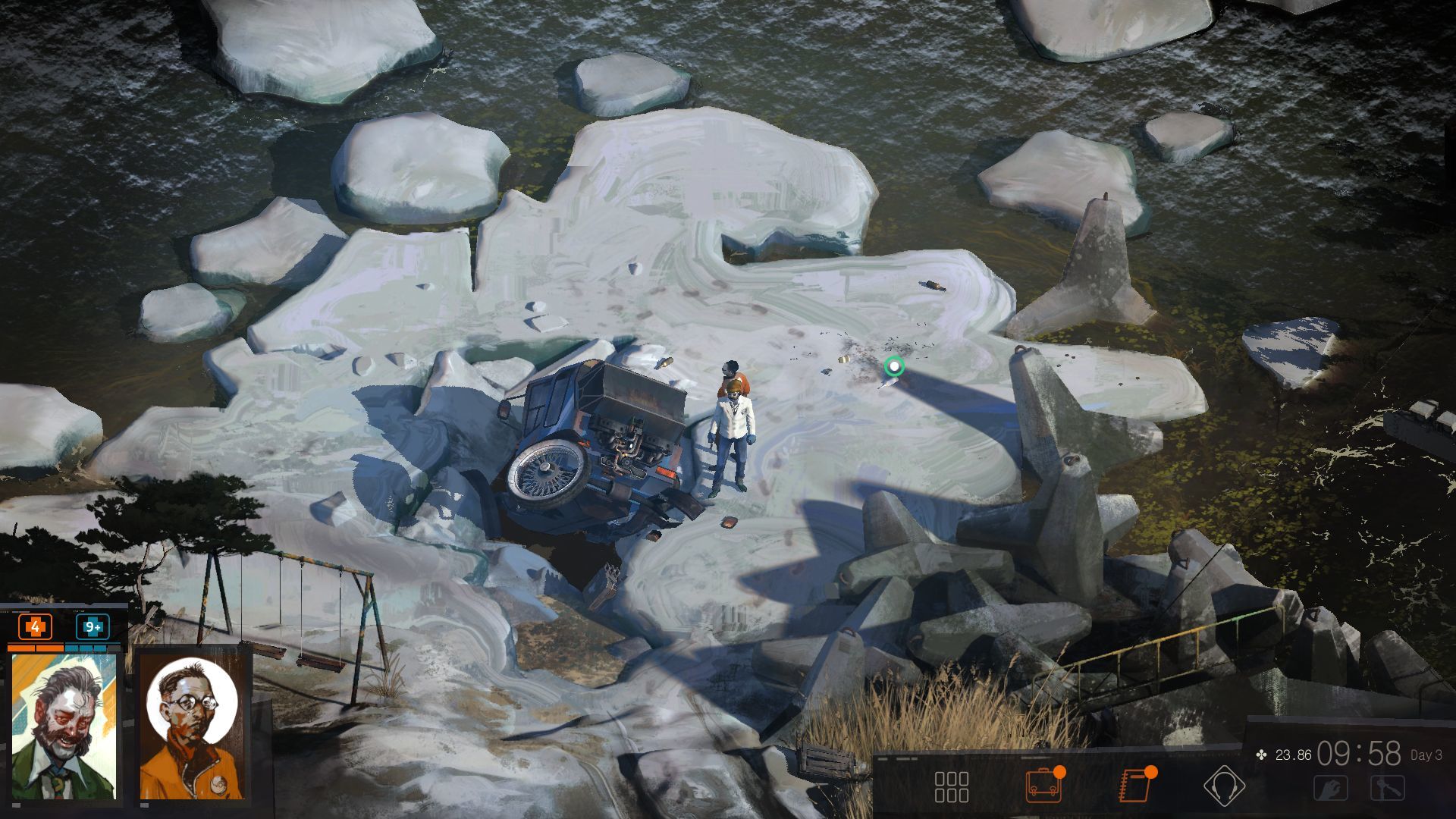Click the green interaction orb on the ice
Screen dimensions: 1456x819
(x=894, y=368)
